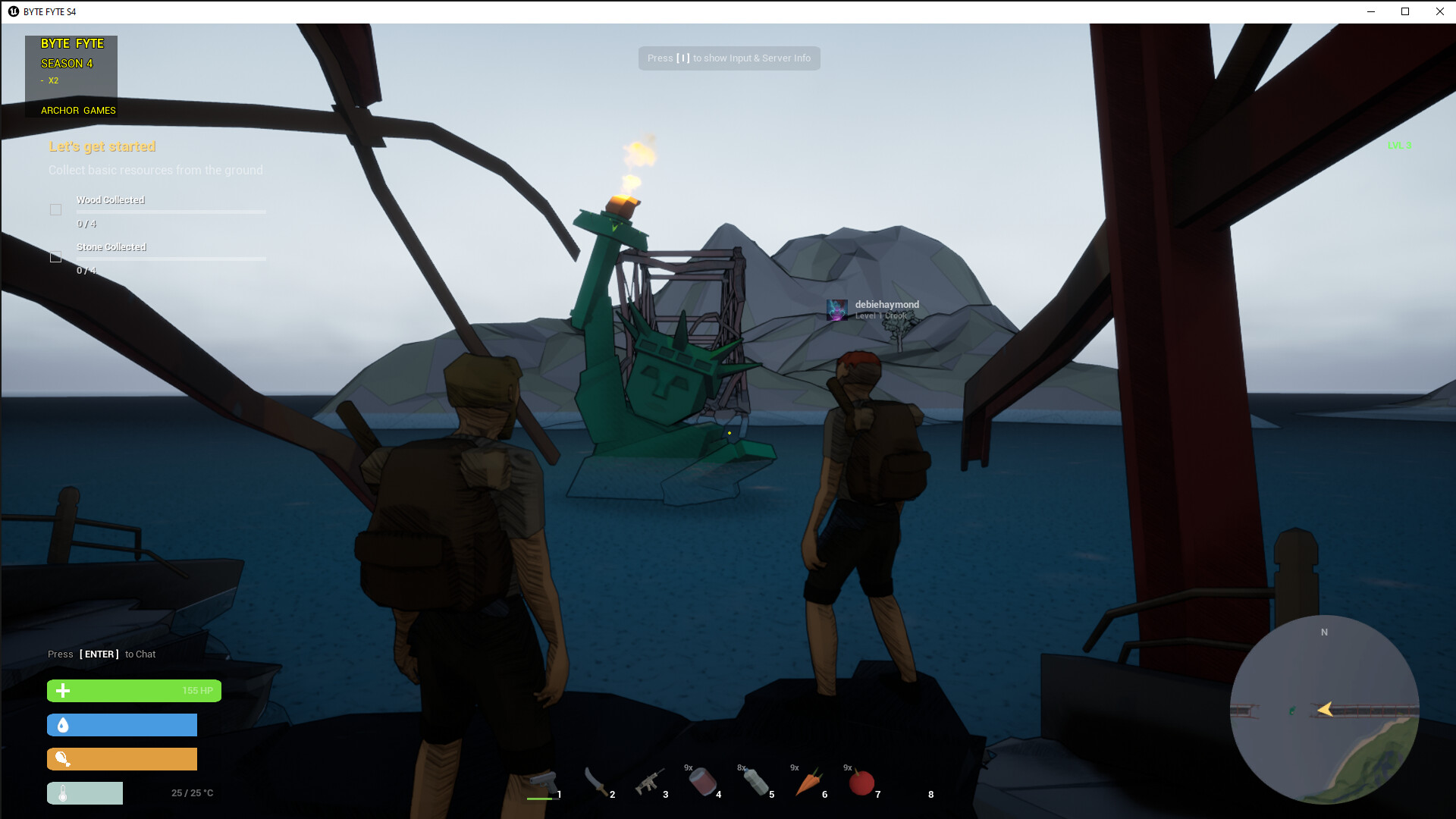Check the Stone Collected checkbox

click(55, 257)
